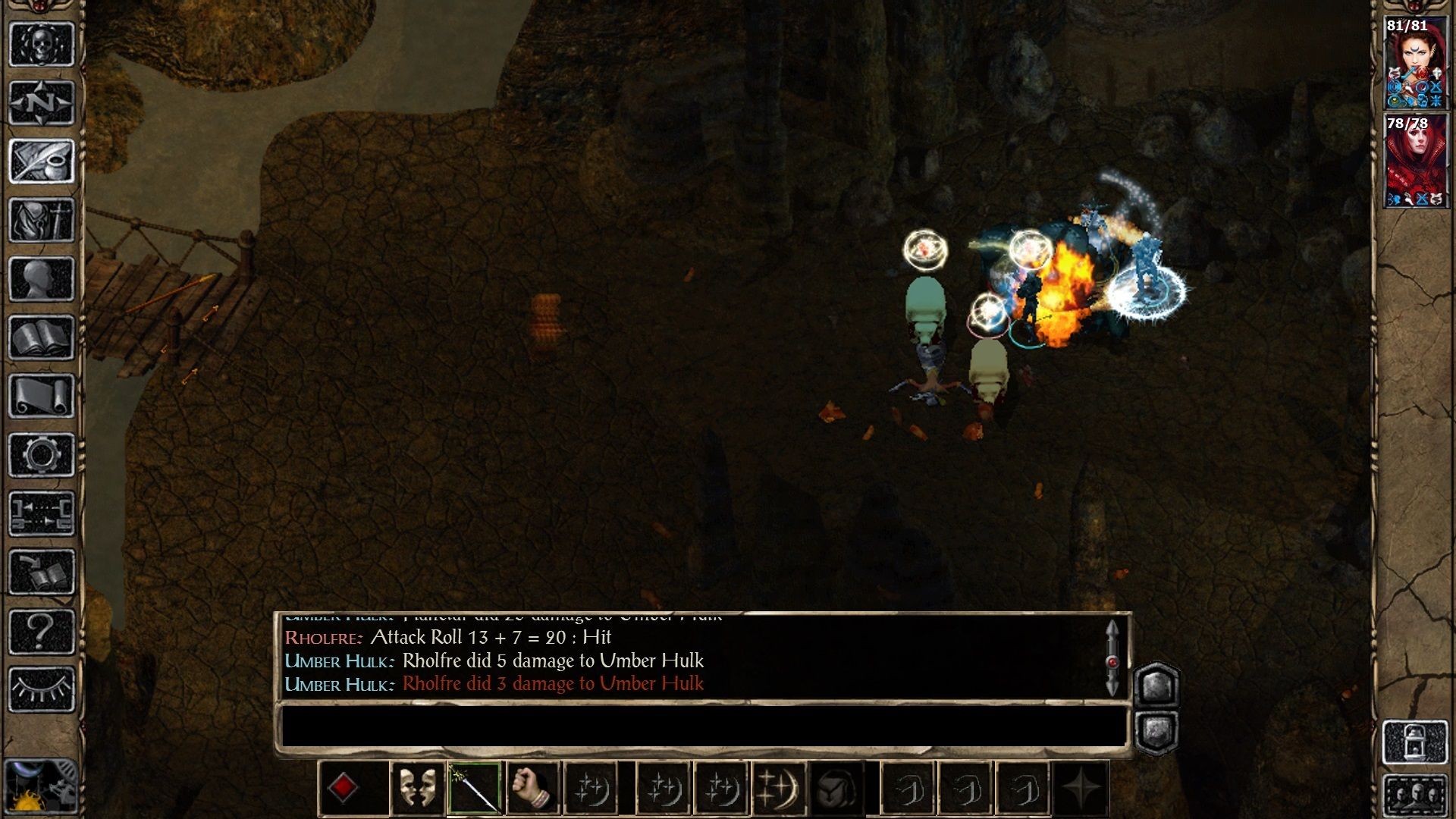Open the journal quill button
Viewport: 1456px width, 819px height.
point(42,161)
